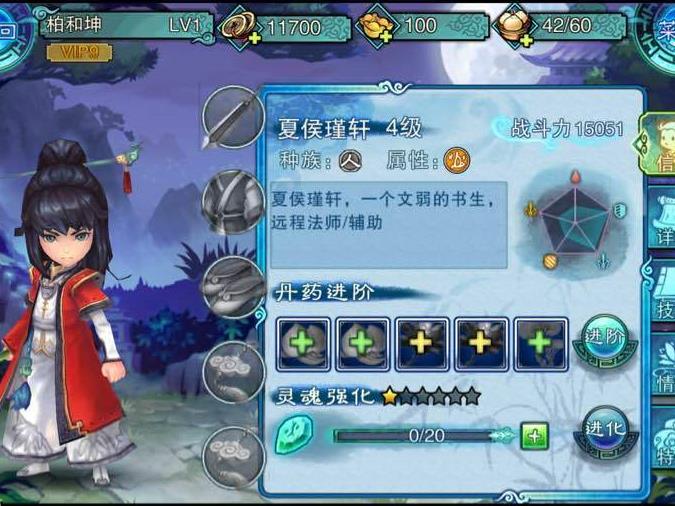This screenshot has width=675, height=506.
Task: Add soul shards with the green plus
Action: coord(535,436)
